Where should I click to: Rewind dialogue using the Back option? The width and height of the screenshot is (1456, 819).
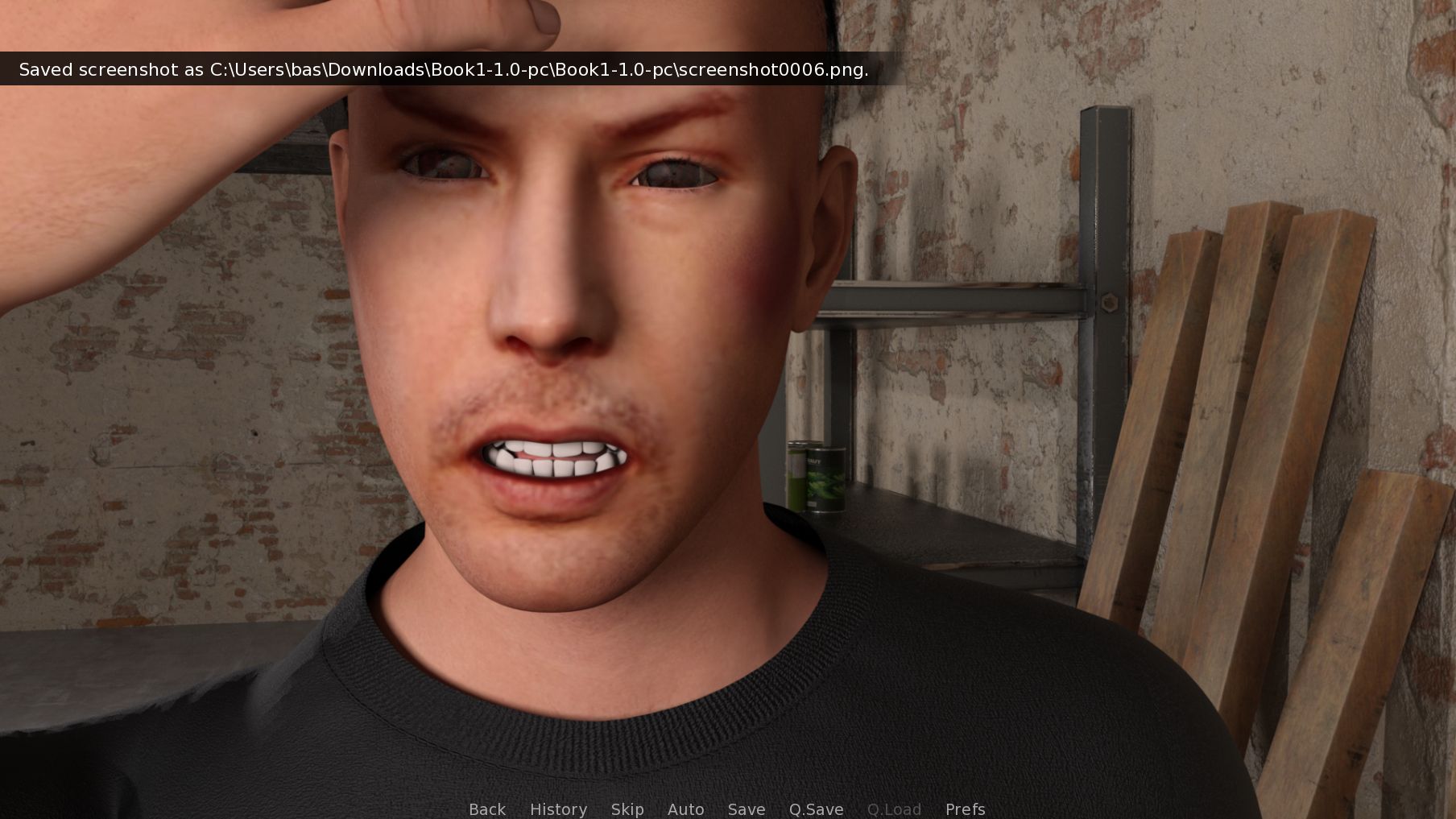point(486,809)
